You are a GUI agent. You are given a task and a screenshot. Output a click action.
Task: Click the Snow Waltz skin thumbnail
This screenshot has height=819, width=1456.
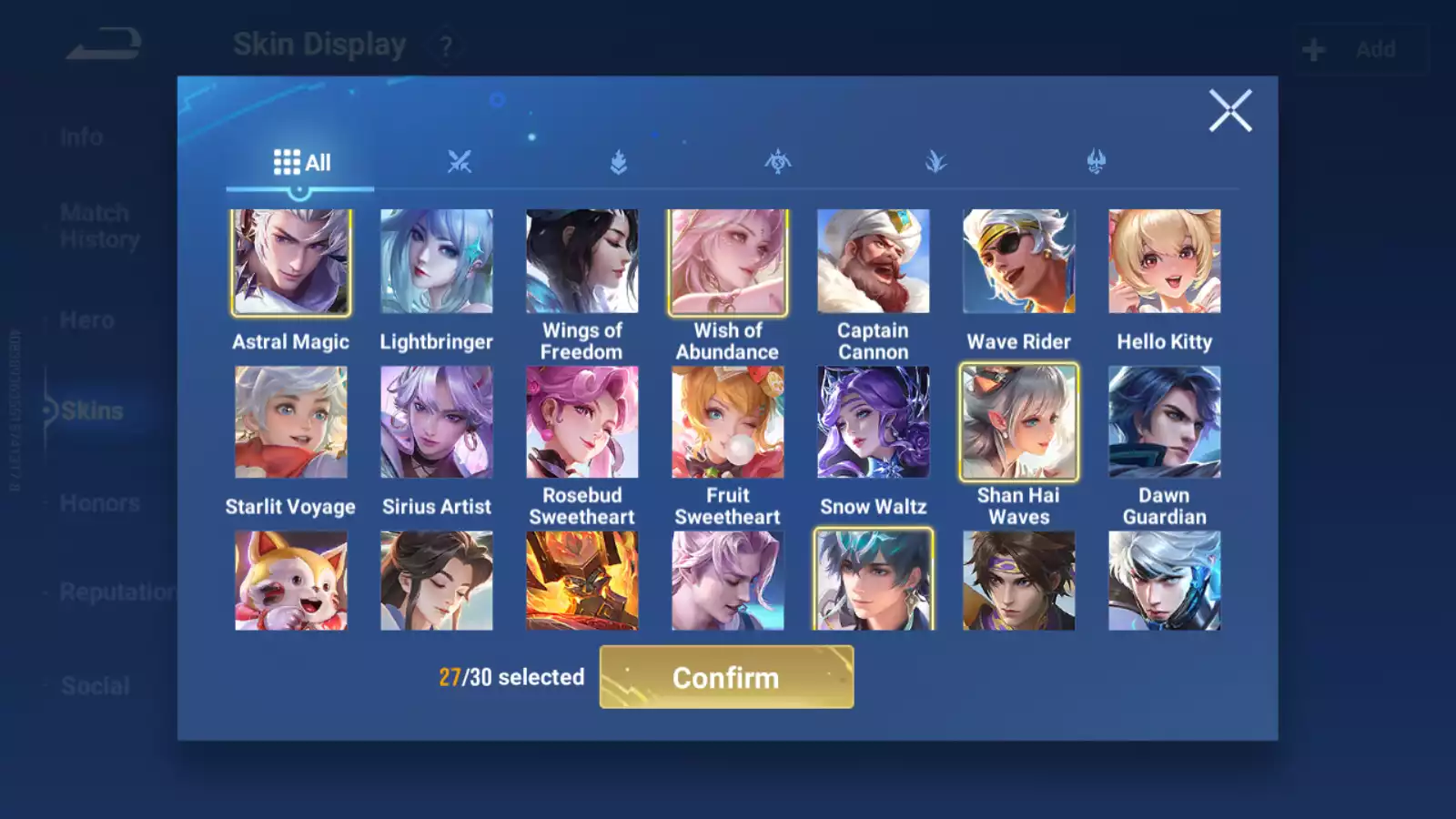(x=873, y=421)
